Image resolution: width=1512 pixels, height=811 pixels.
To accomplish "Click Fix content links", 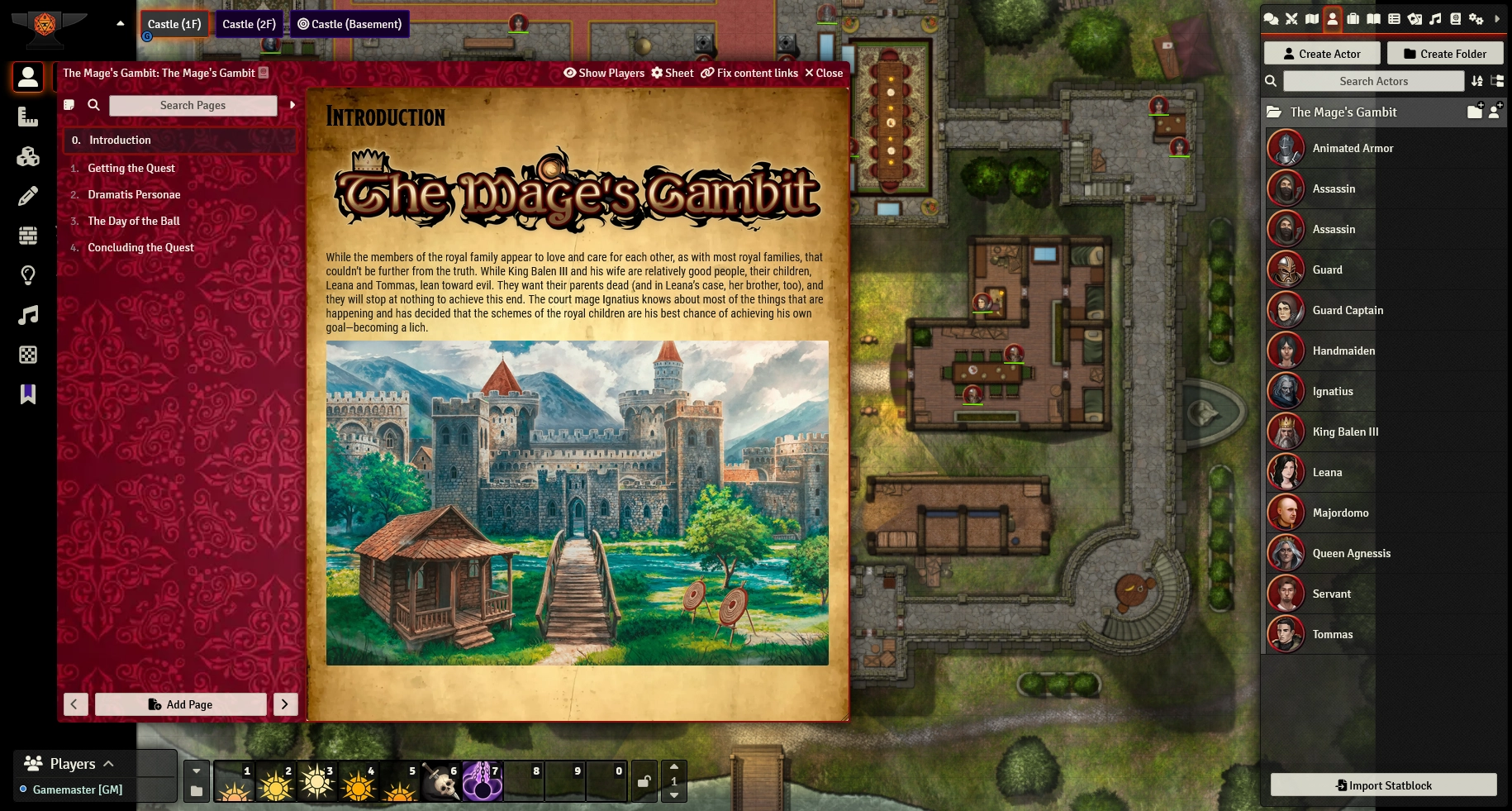I will click(x=749, y=73).
